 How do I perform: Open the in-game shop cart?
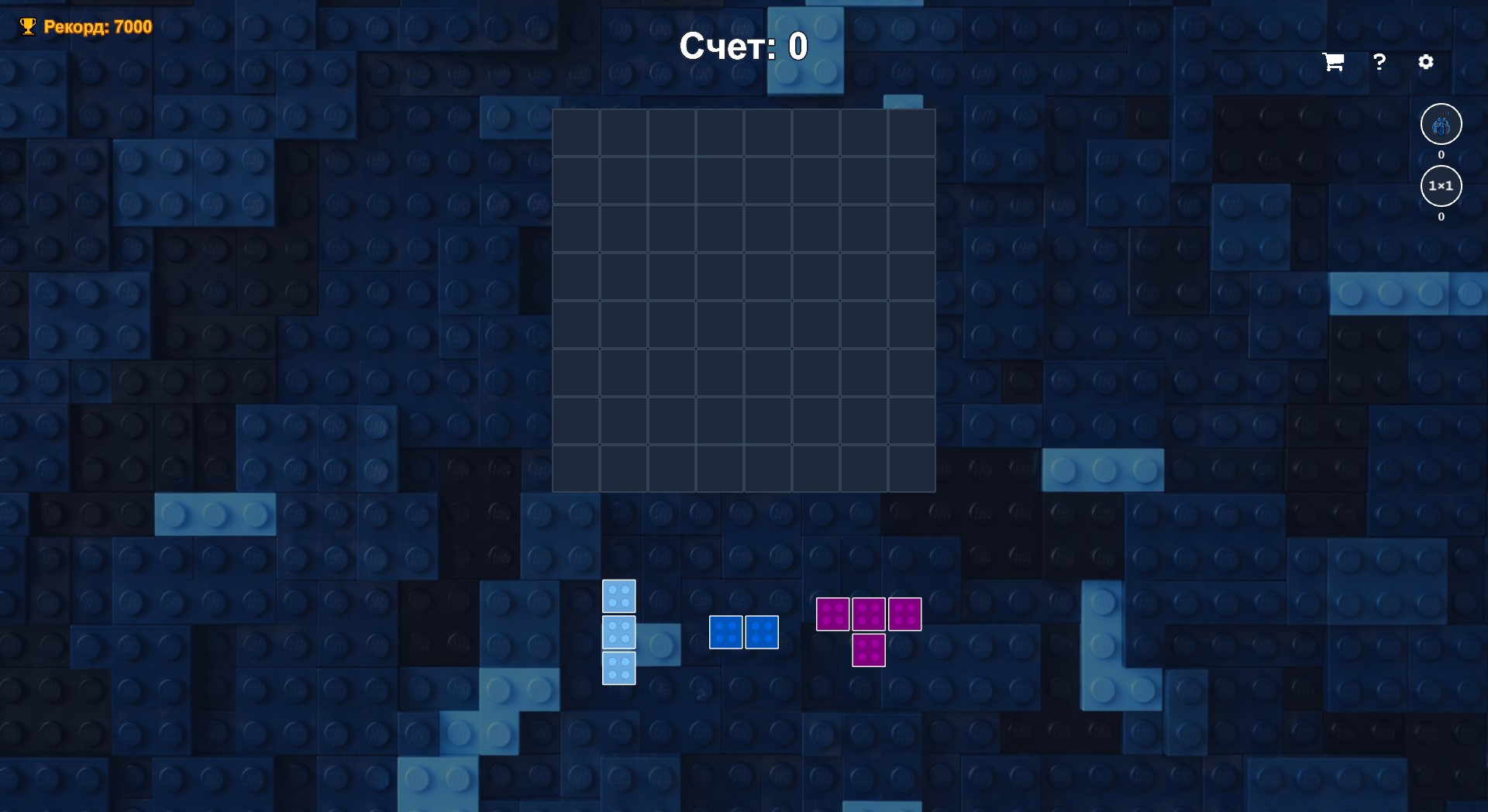[x=1332, y=62]
